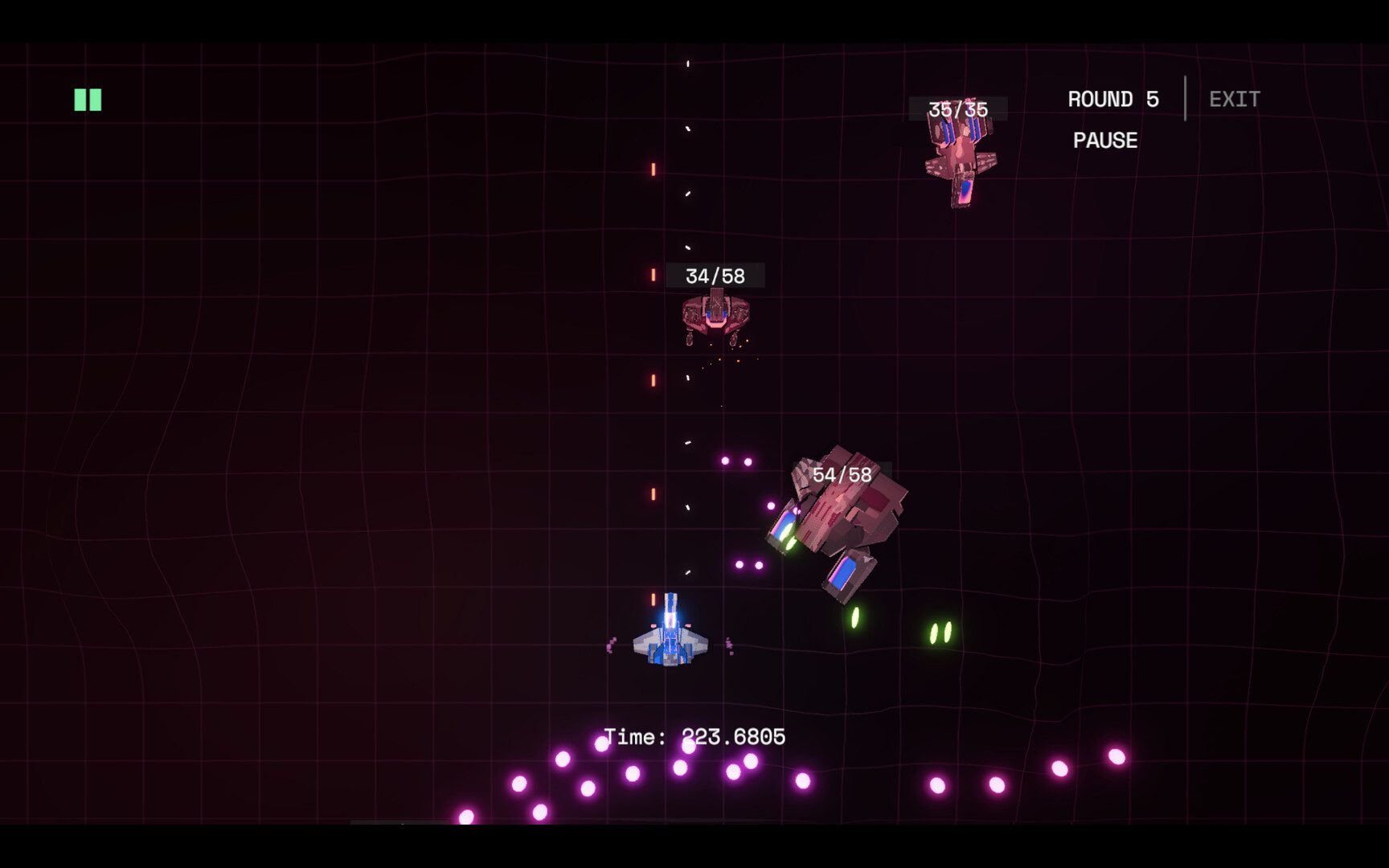1389x868 pixels.
Task: Click EXIT to leave the round
Action: pos(1234,98)
